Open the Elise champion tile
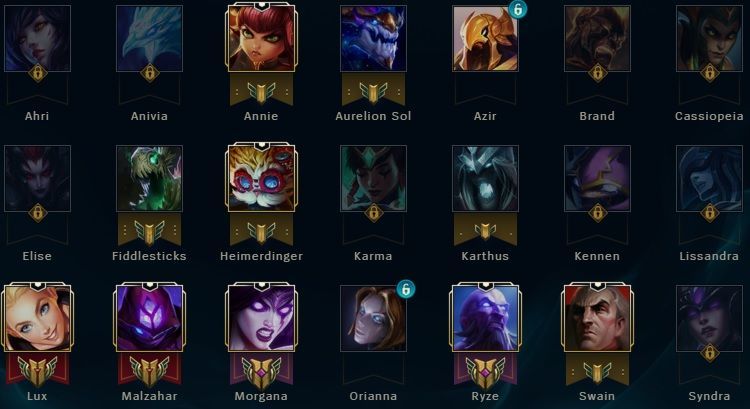Viewport: 750px width, 409px height. click(x=37, y=178)
